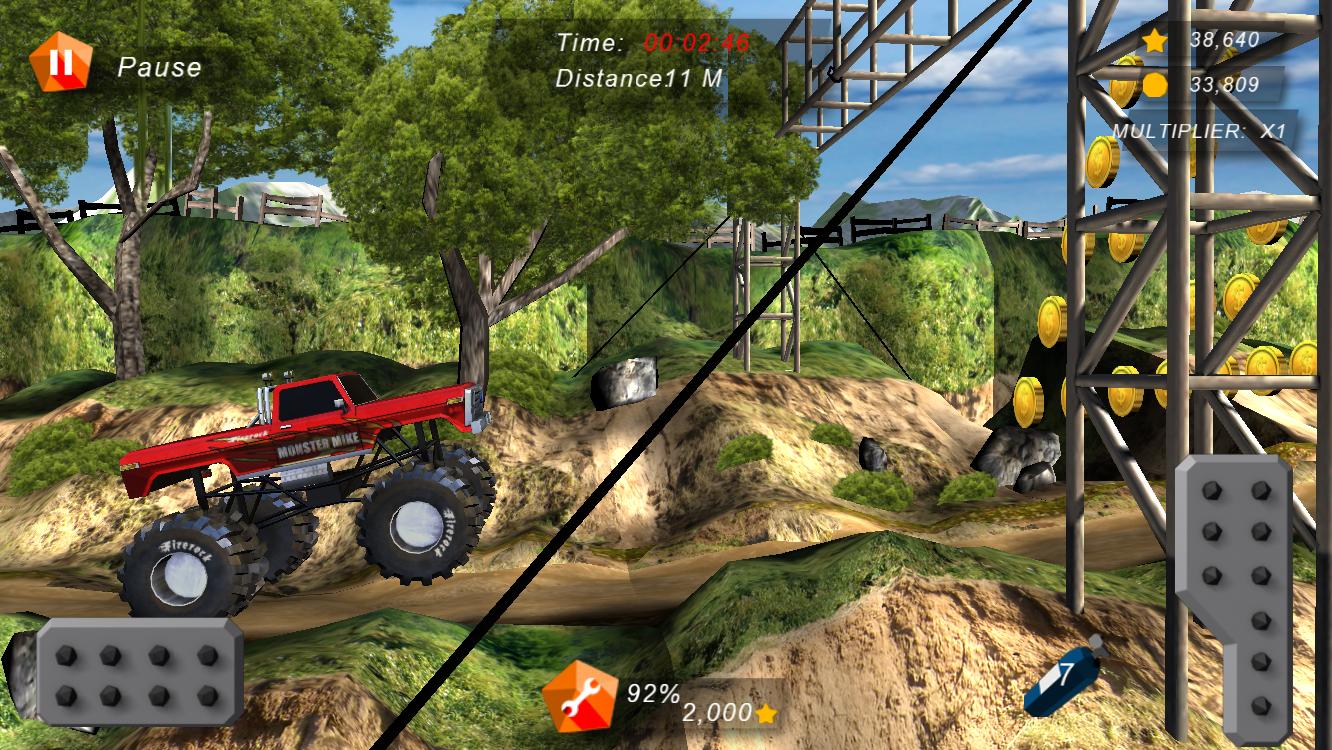Tap the blue nitro boost bottle
Viewport: 1332px width, 750px height.
(1060, 681)
